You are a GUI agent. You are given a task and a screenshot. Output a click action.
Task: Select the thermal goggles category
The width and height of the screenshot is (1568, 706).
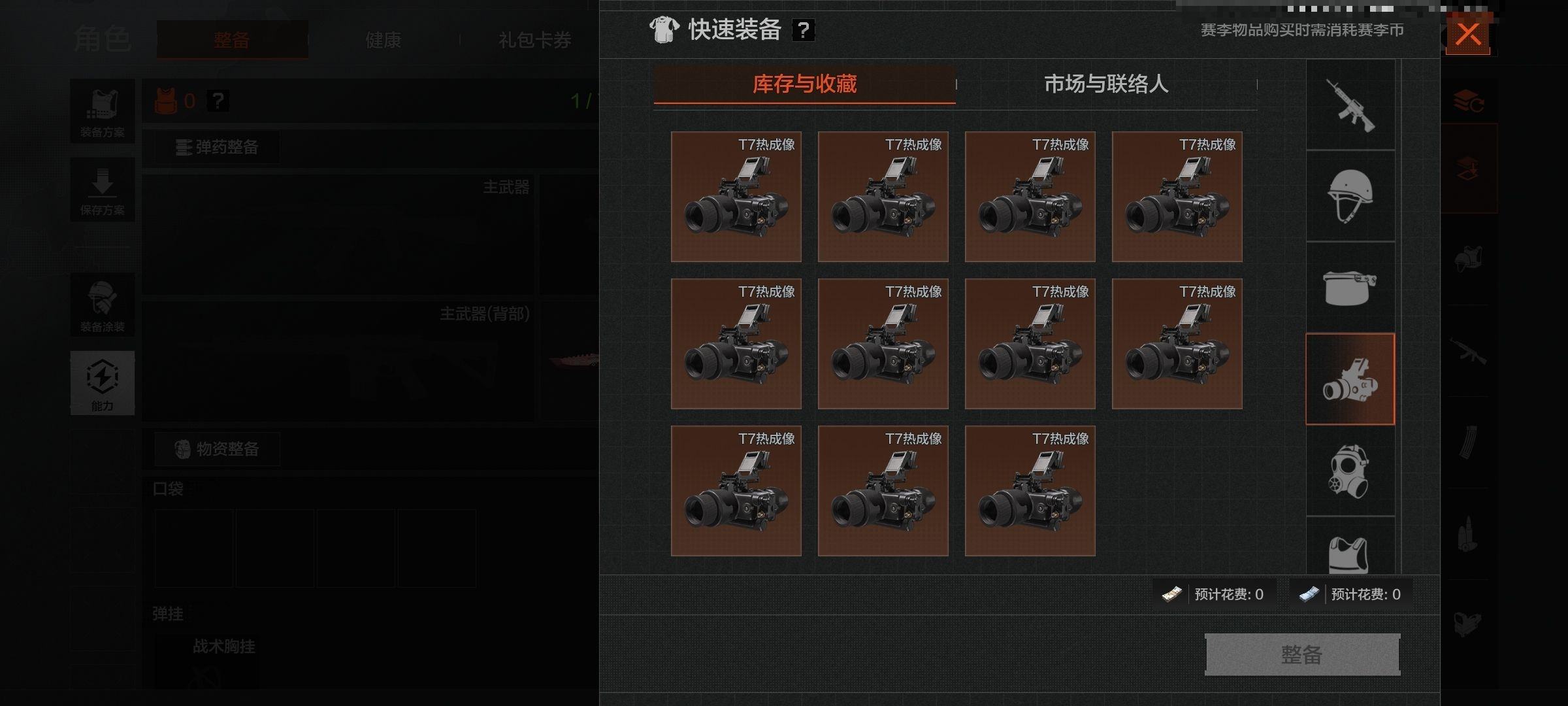[1350, 379]
